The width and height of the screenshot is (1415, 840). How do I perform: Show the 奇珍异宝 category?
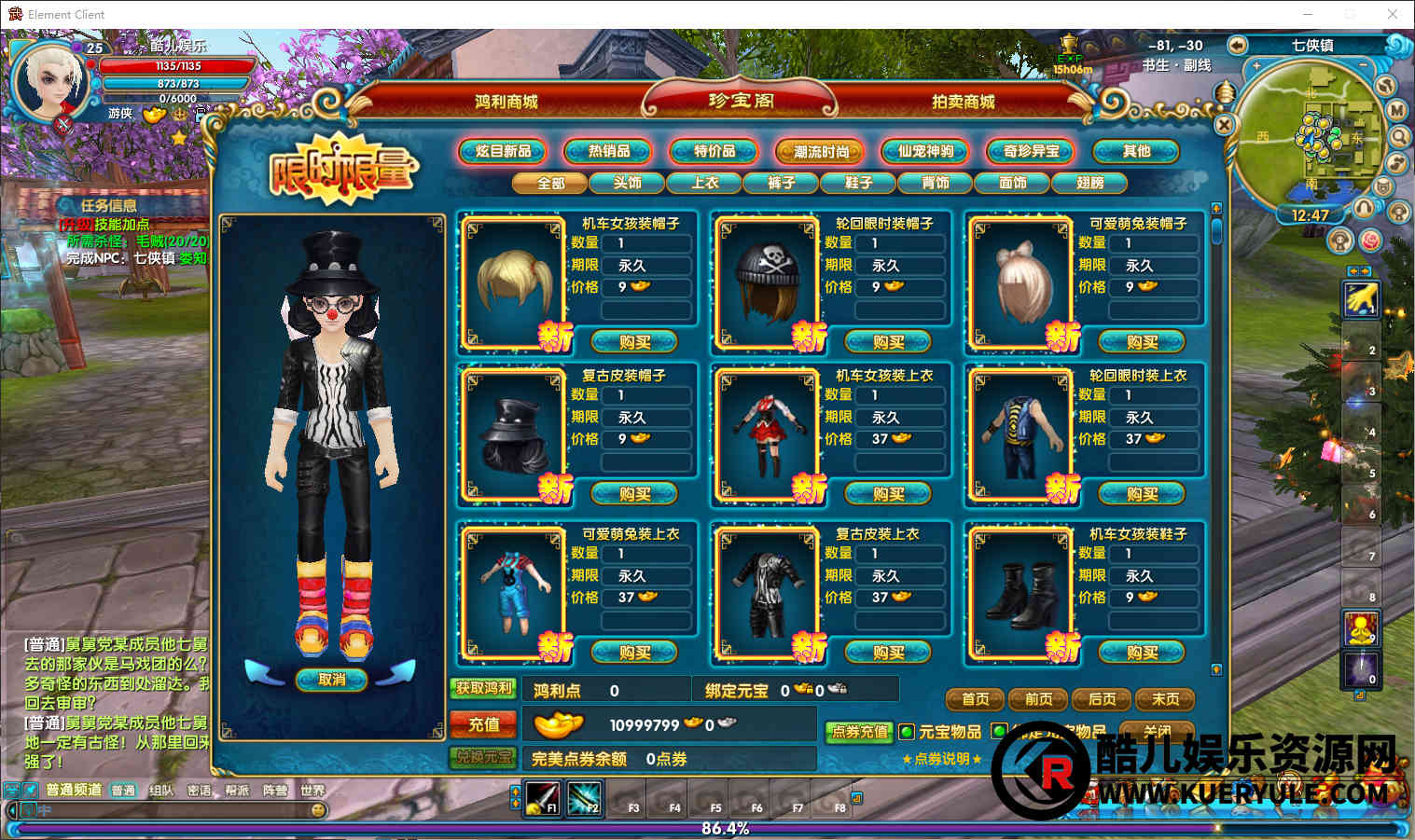[1031, 151]
